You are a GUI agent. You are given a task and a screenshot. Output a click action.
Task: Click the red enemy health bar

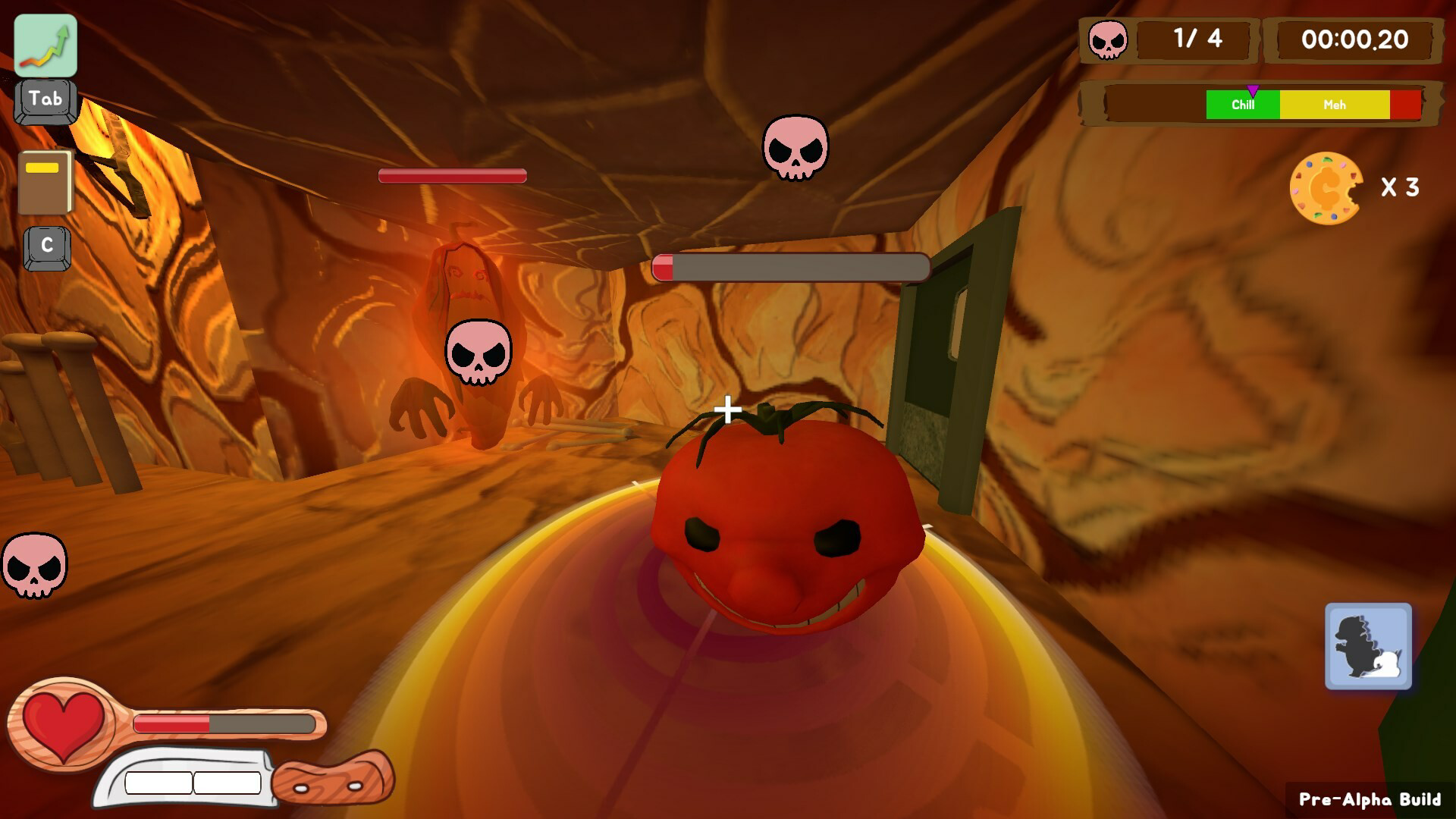click(x=450, y=176)
